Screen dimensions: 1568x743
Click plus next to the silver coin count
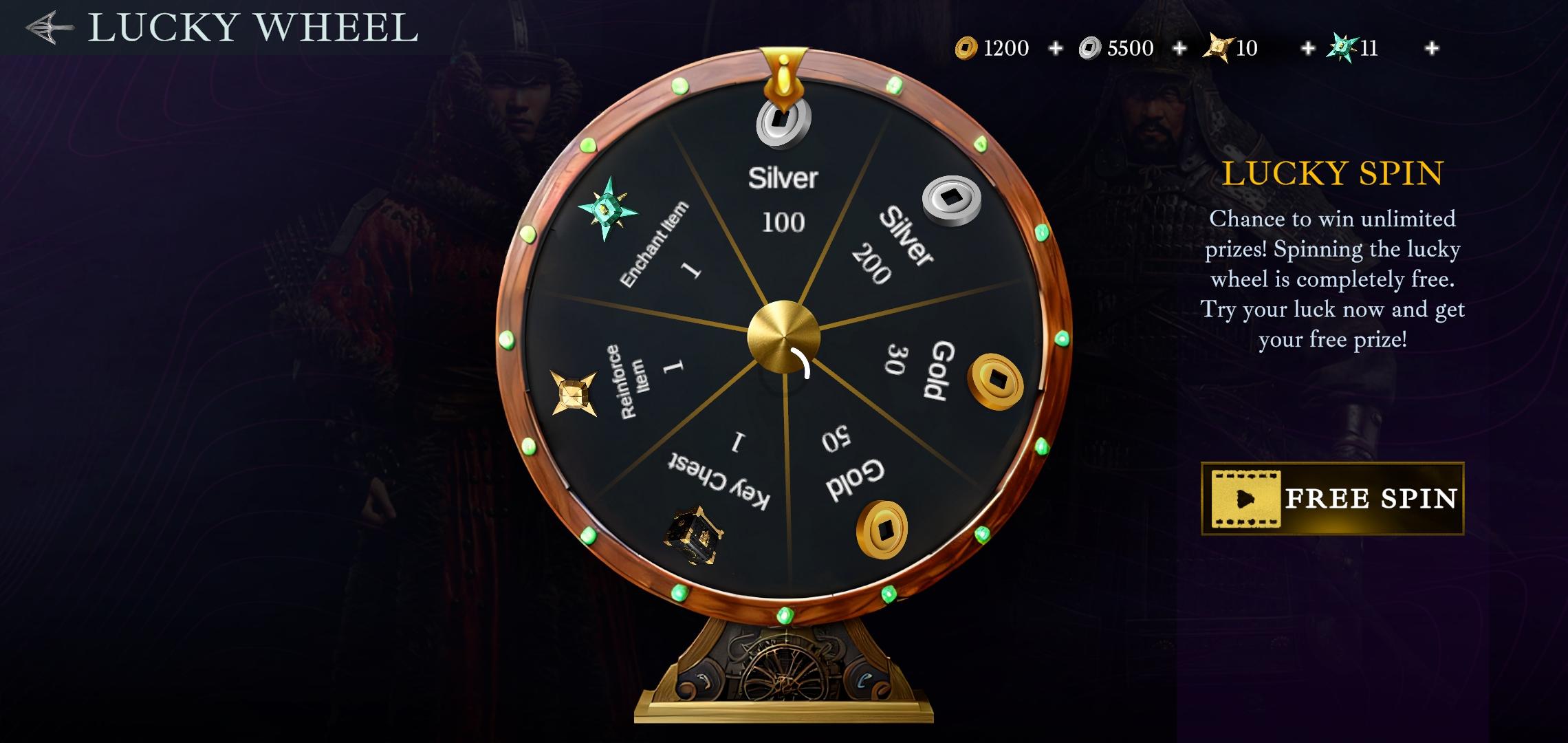click(x=1179, y=48)
